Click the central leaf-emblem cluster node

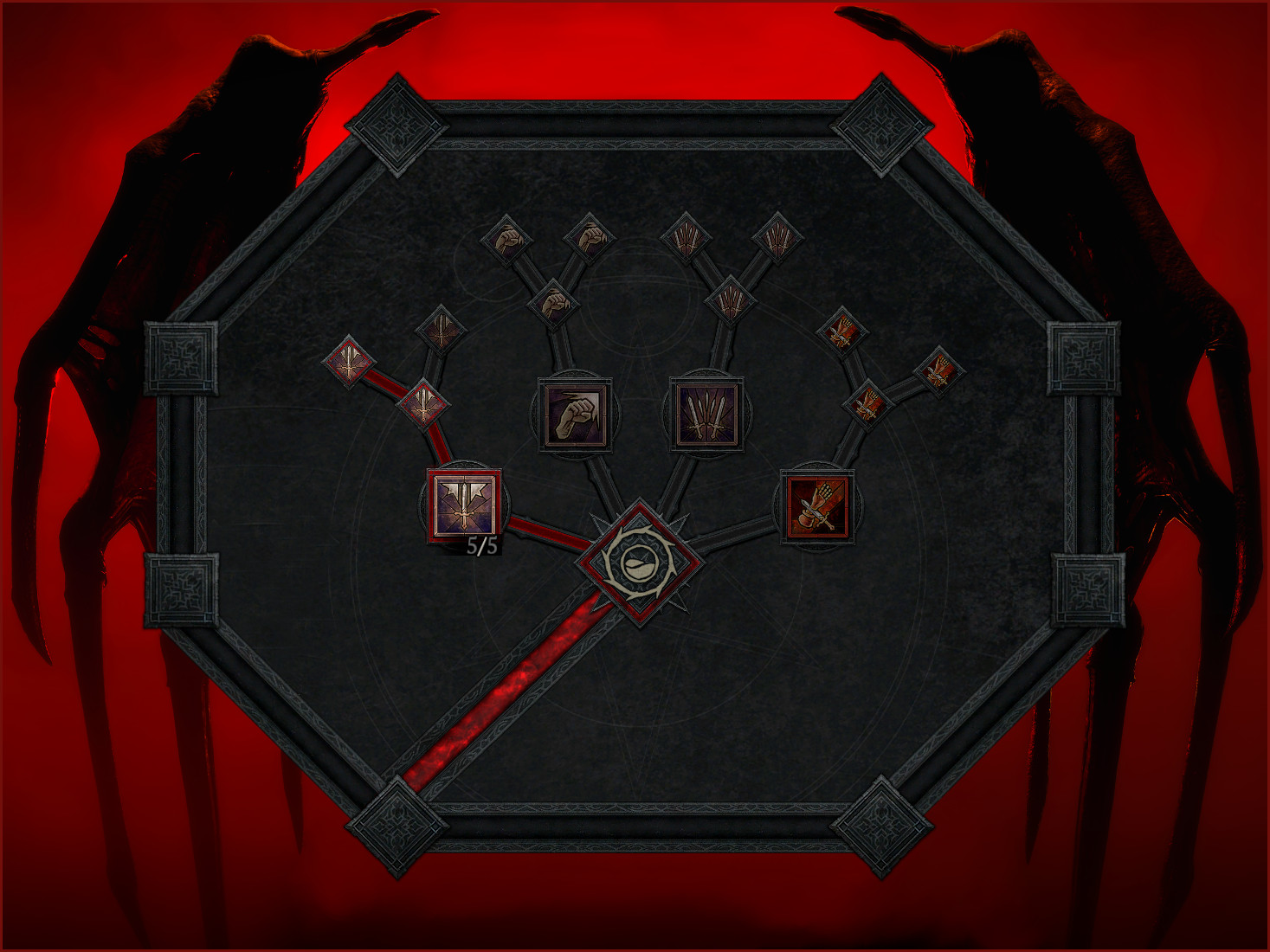[x=639, y=562]
